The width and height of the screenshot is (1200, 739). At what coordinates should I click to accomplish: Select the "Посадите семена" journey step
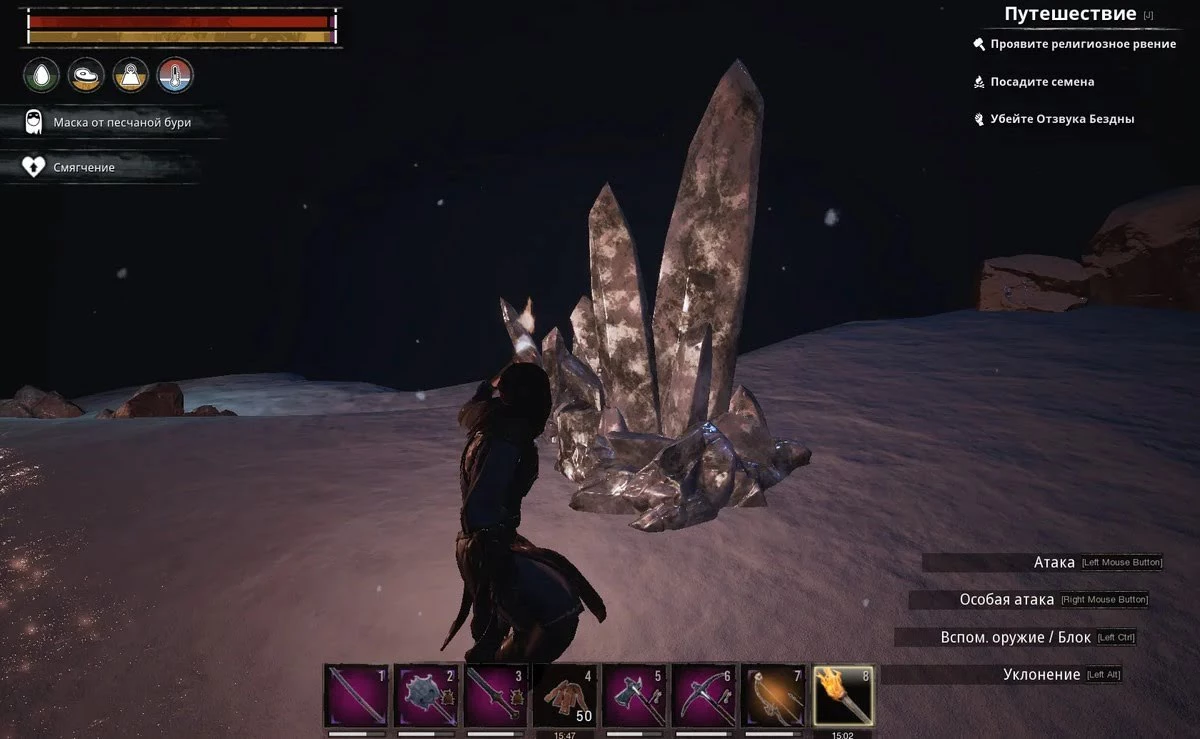(x=1042, y=81)
